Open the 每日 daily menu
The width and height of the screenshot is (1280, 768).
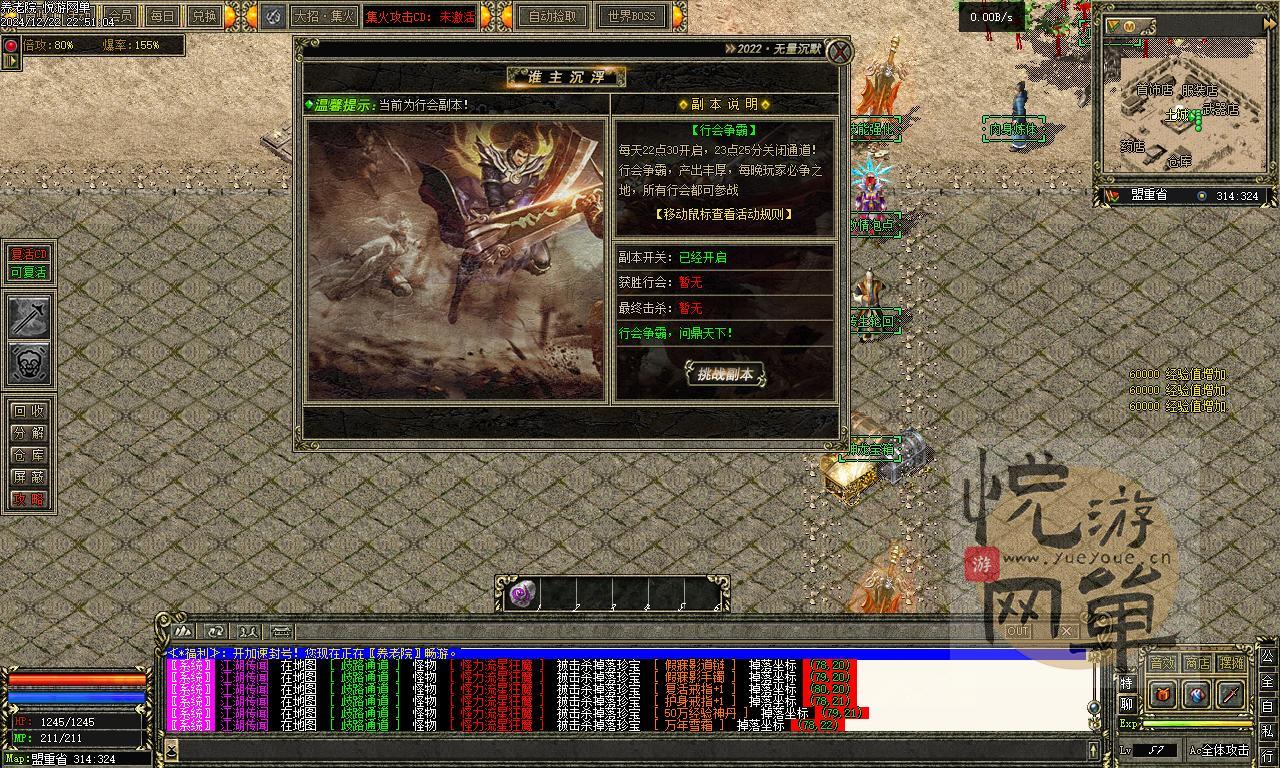pos(163,16)
